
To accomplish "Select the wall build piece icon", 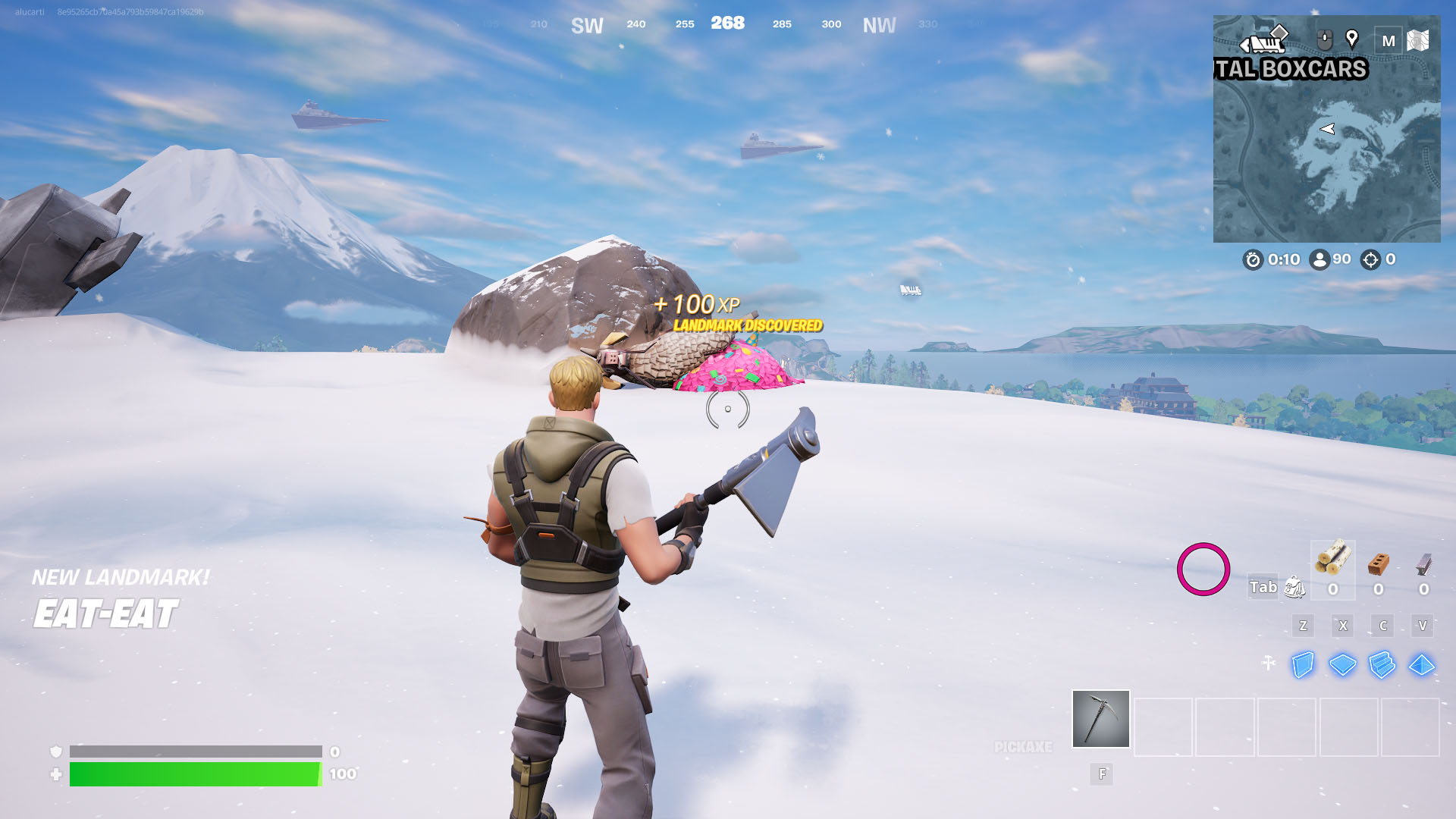I will 1303,665.
